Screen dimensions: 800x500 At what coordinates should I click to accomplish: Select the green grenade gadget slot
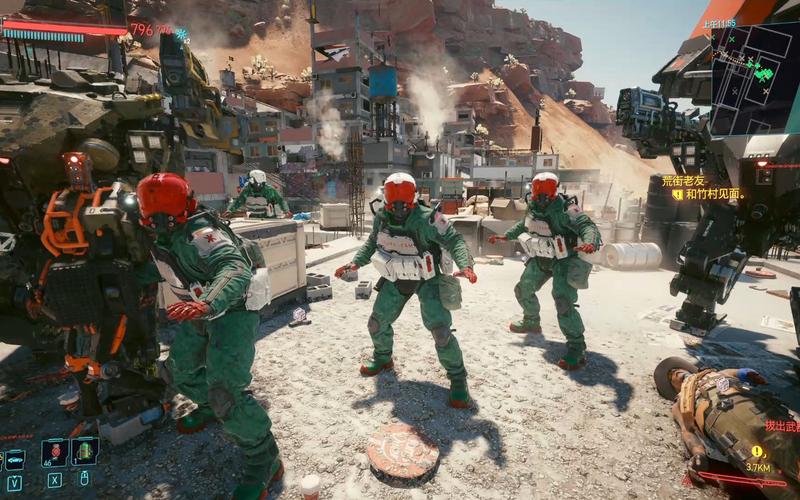click(x=85, y=452)
